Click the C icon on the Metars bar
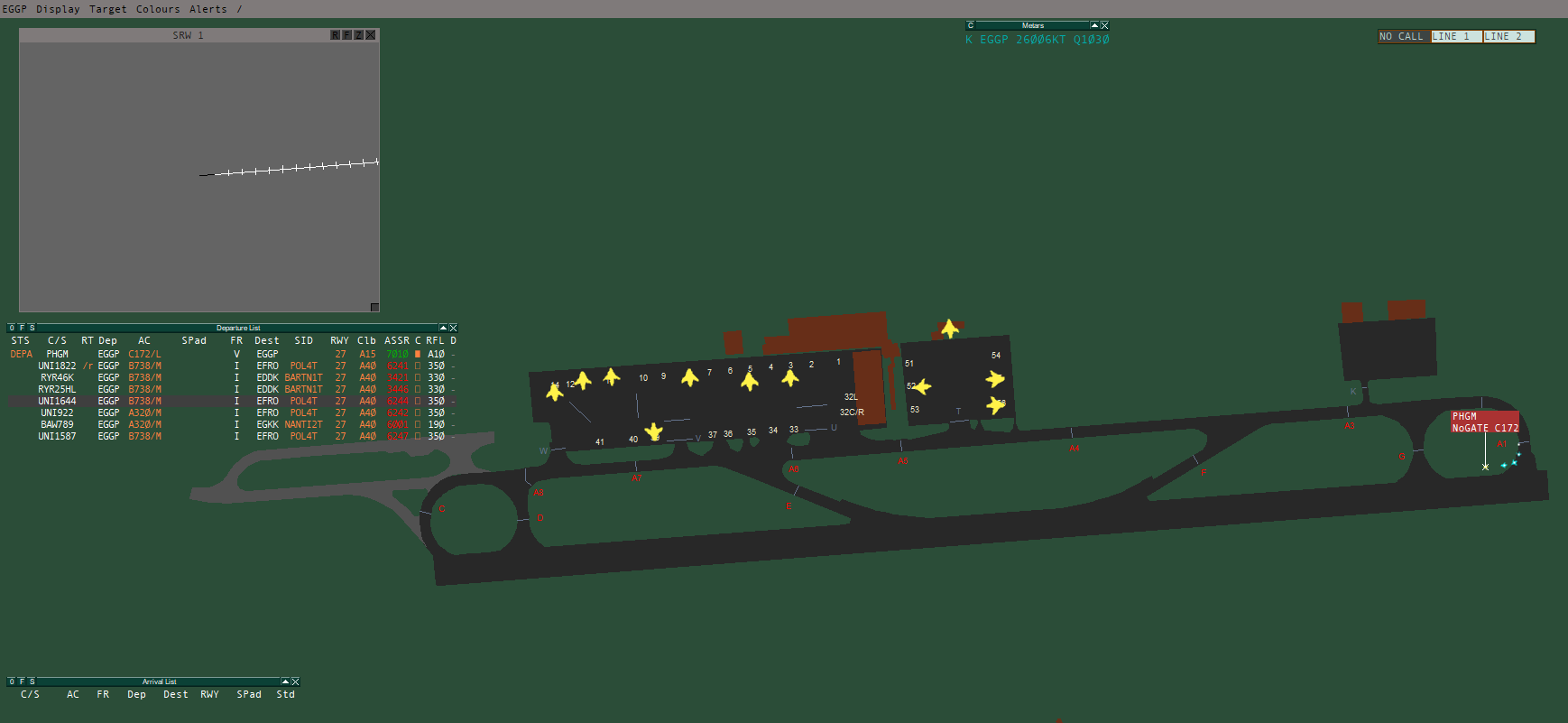The width and height of the screenshot is (1568, 723). click(x=970, y=24)
